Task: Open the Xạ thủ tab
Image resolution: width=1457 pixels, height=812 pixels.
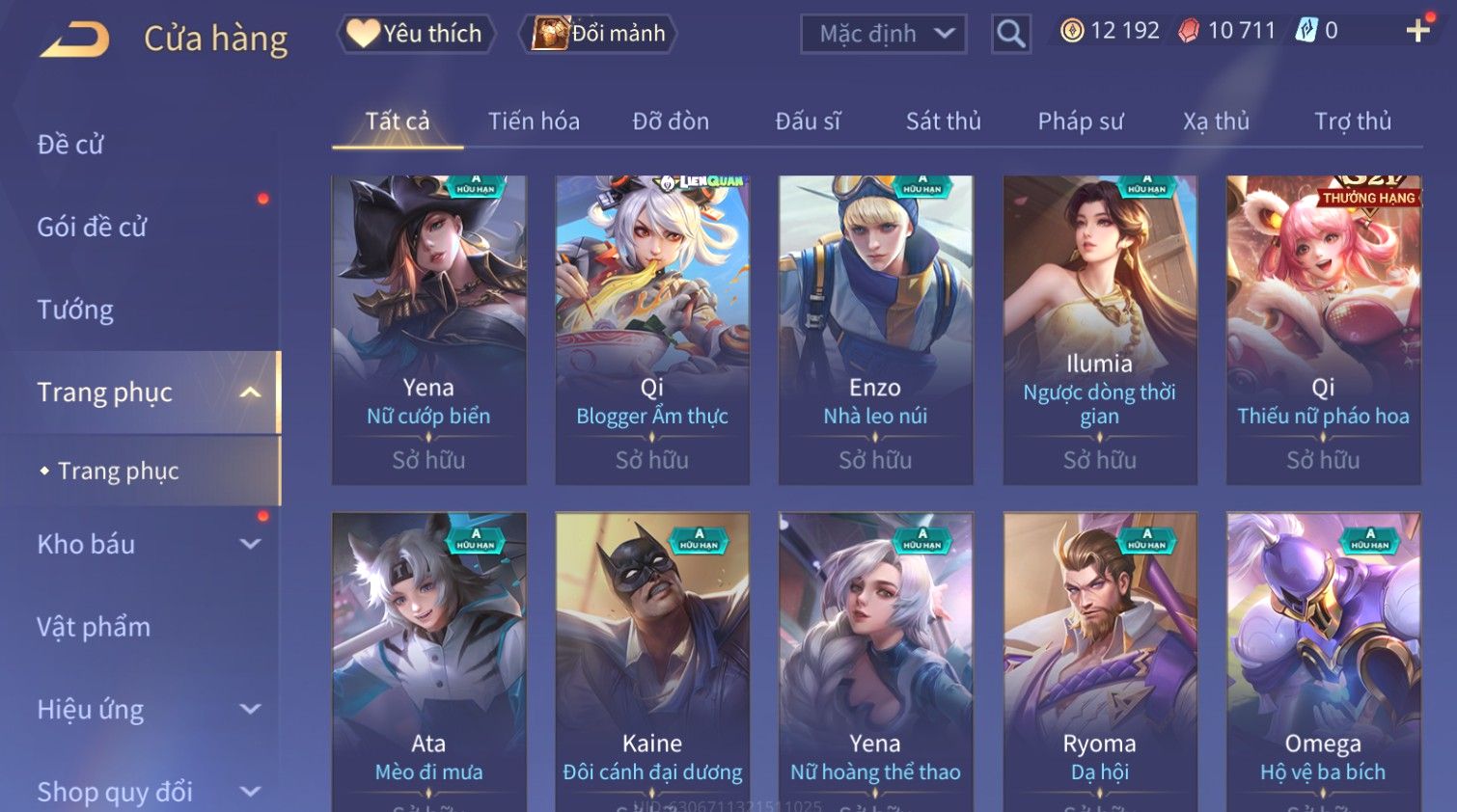Action: coord(1216,122)
